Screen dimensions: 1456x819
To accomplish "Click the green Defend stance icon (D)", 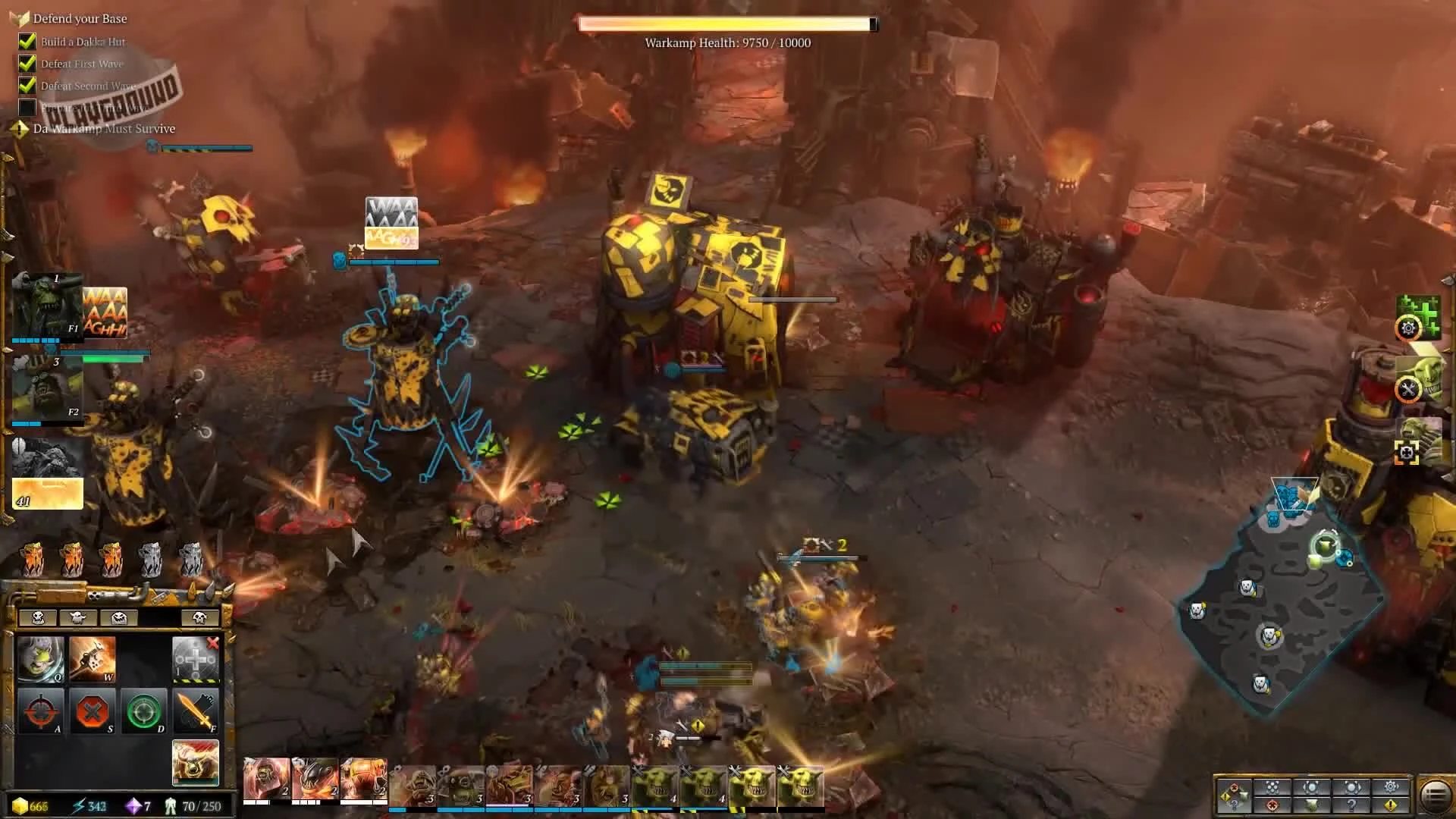I will (144, 711).
